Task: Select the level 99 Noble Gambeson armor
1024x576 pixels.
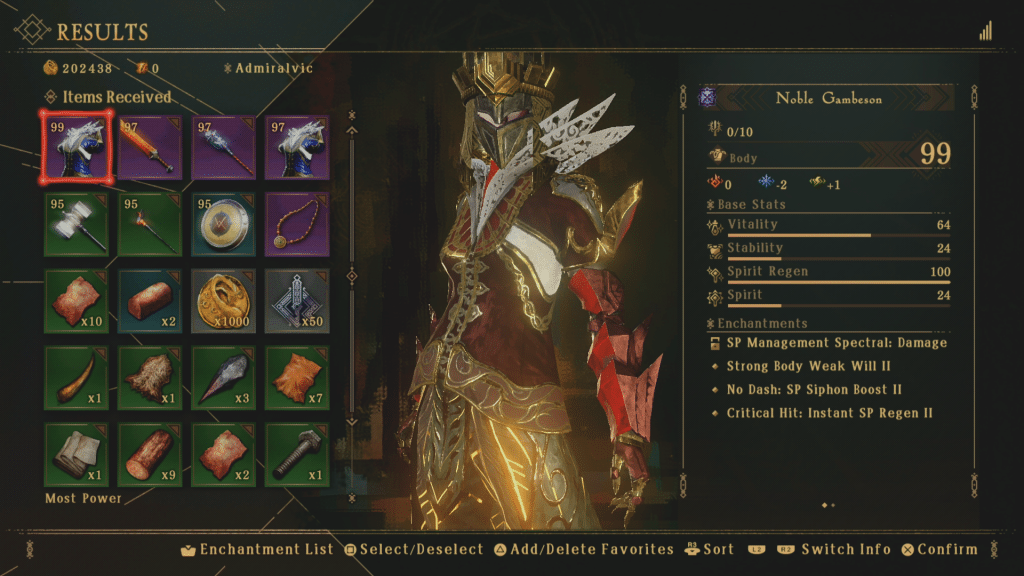Action: pos(76,147)
